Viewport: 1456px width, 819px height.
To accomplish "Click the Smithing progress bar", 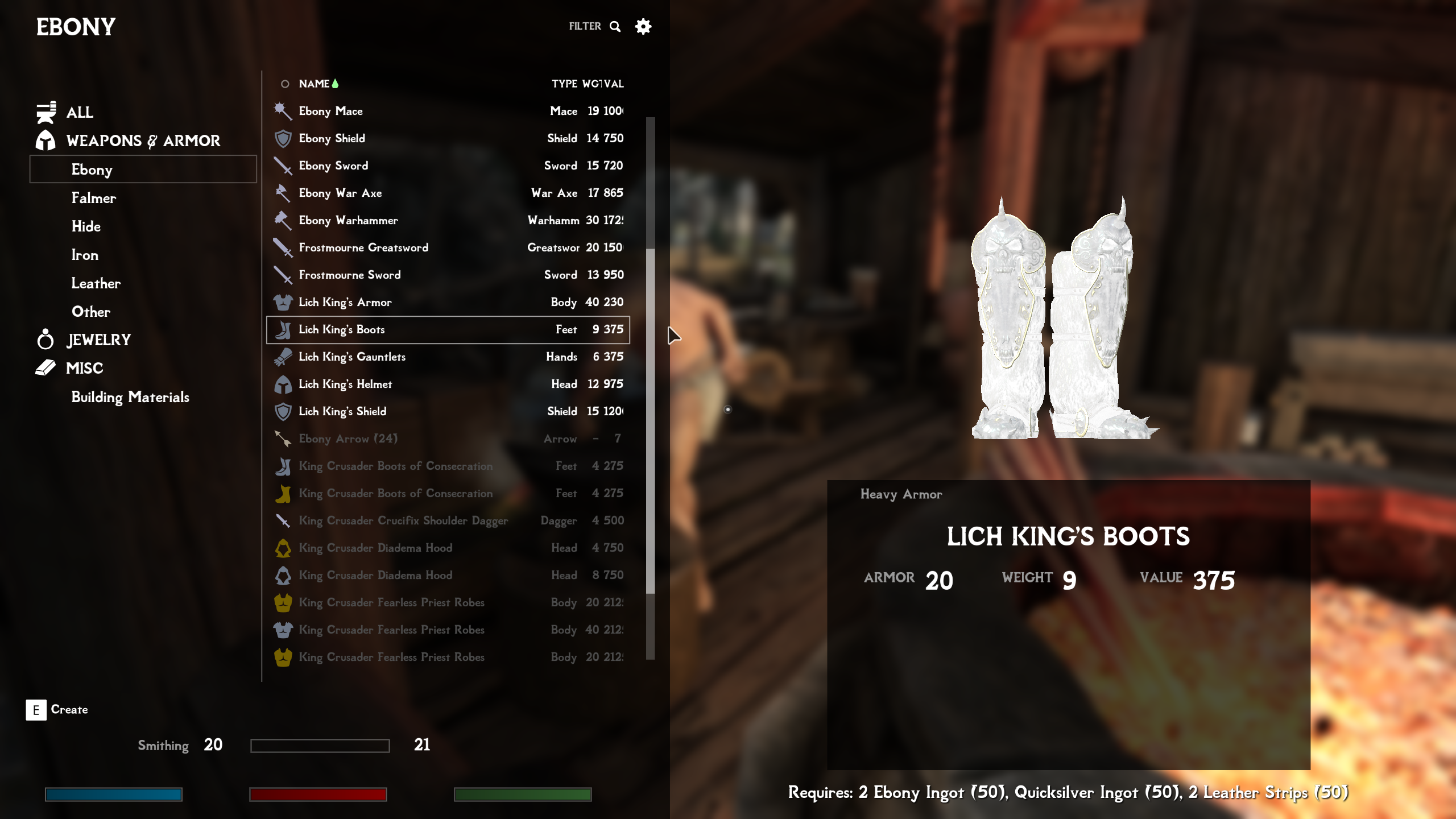I will pos(322,744).
